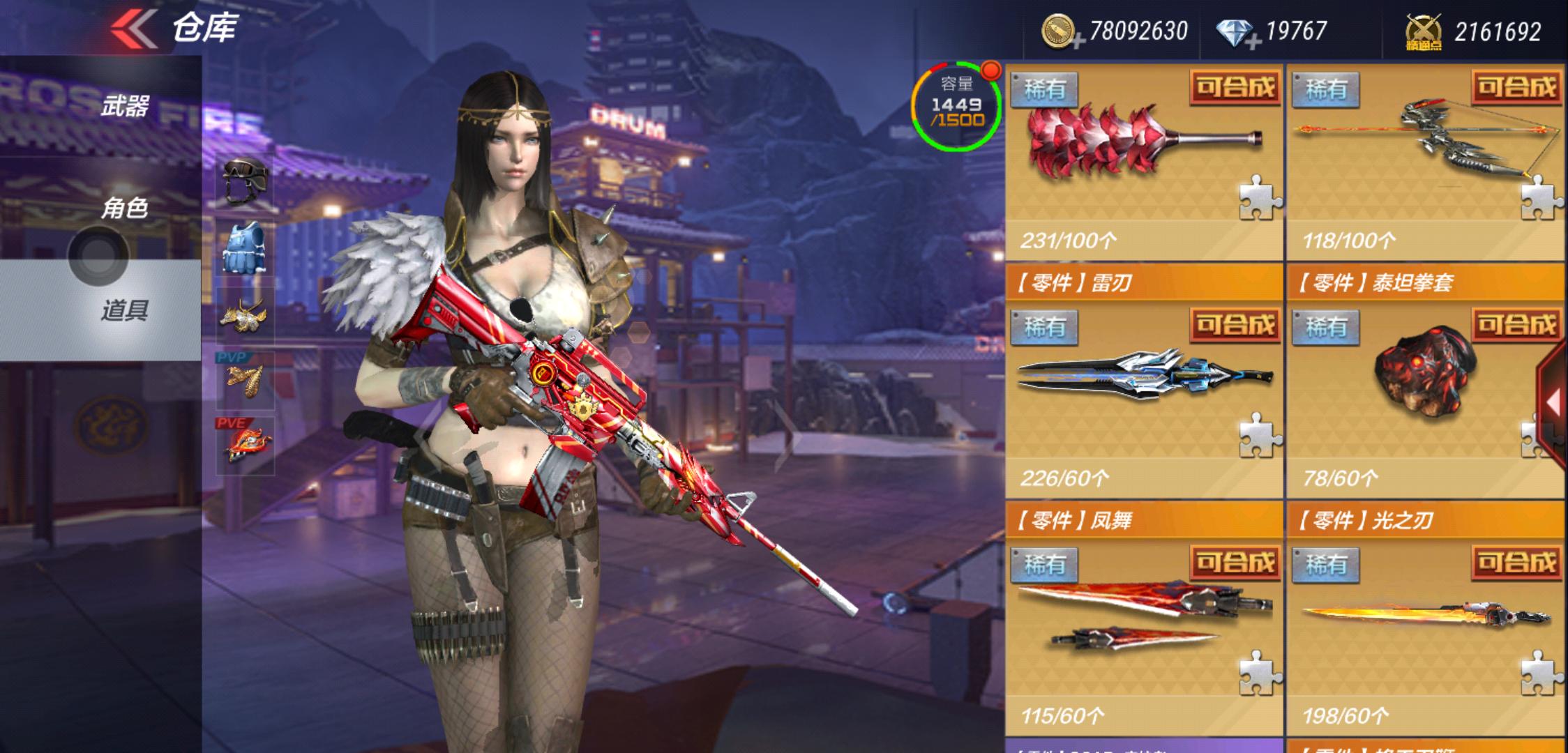Add more gold coins with plus button
This screenshot has width=1568, height=753.
click(1077, 42)
